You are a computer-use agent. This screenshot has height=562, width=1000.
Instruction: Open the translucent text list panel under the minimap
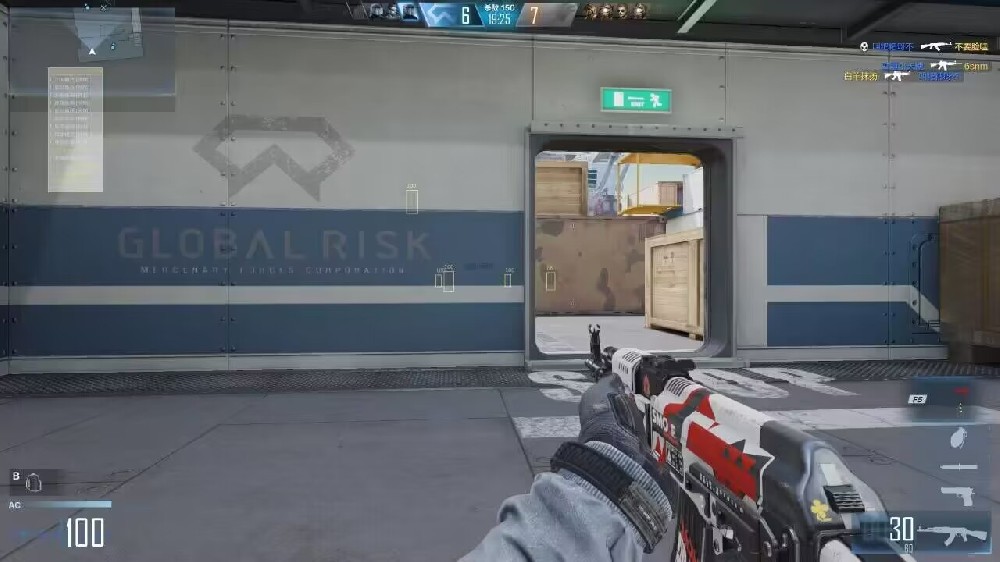click(x=75, y=129)
